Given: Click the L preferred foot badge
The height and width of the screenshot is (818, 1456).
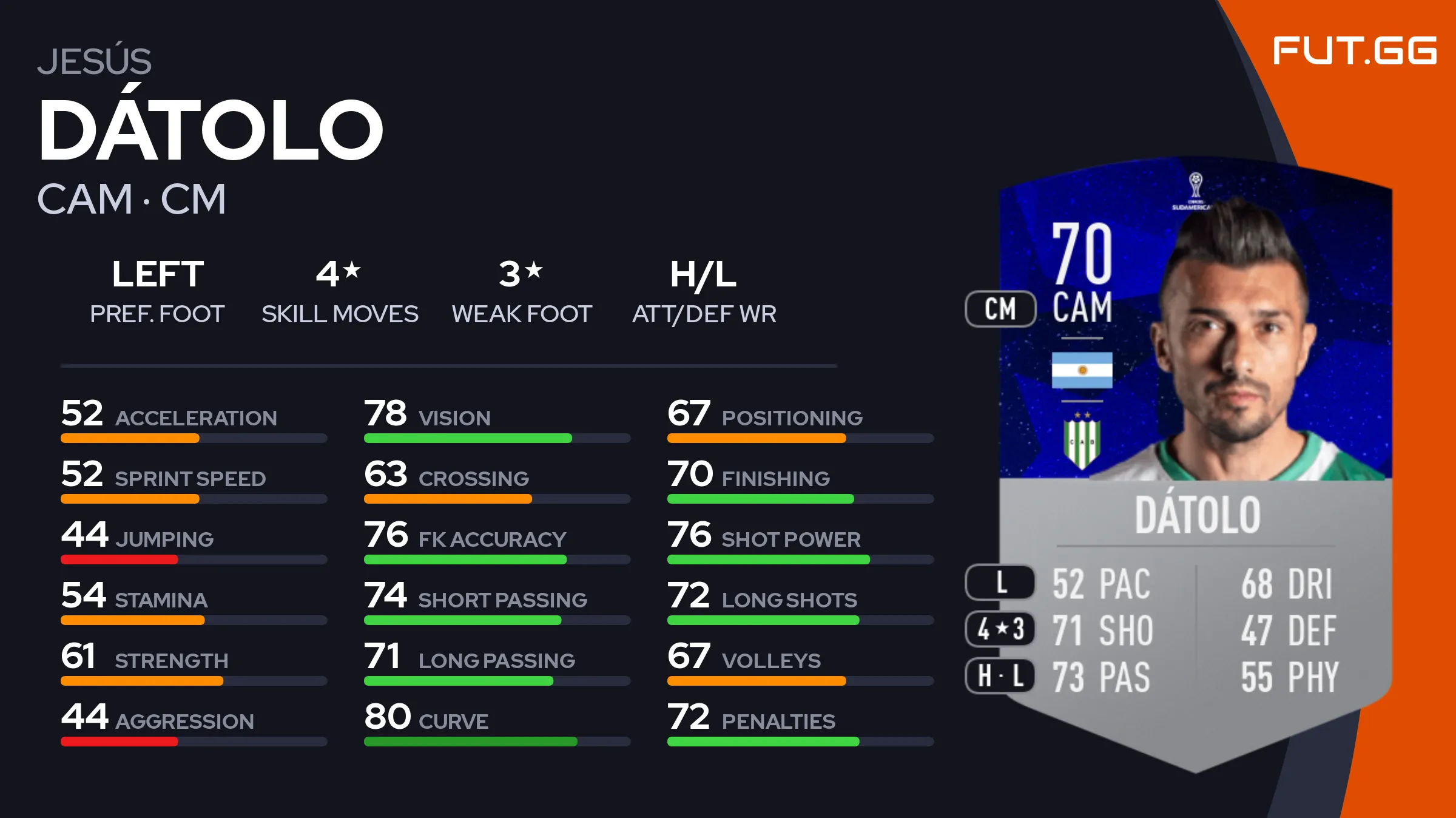Looking at the screenshot, I should (x=1000, y=583).
